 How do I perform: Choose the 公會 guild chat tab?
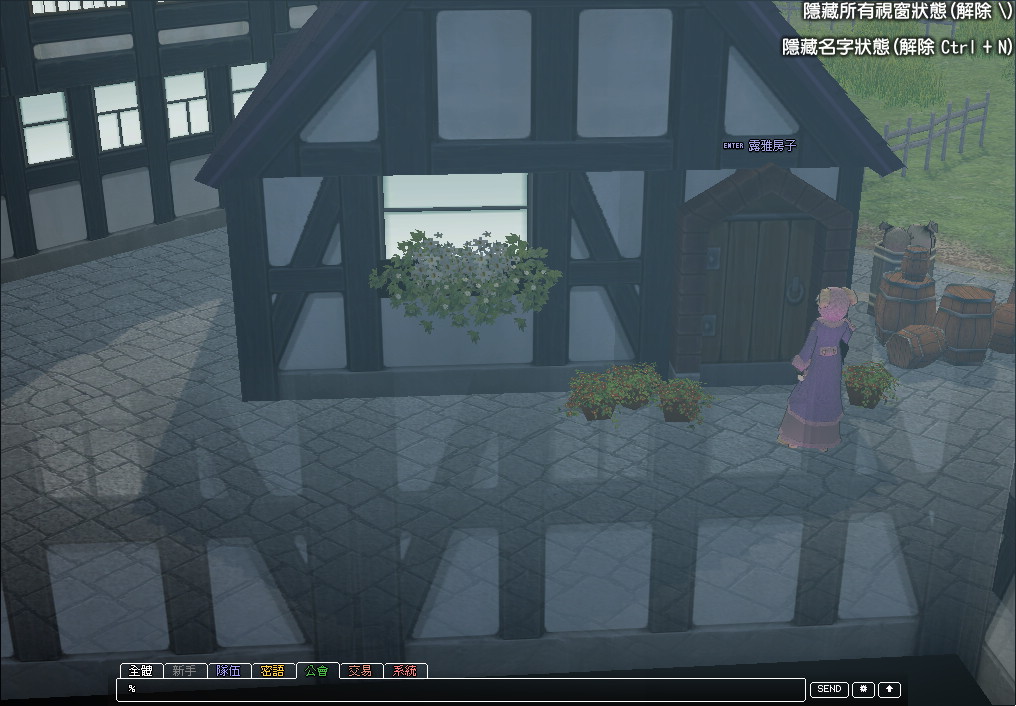317,671
